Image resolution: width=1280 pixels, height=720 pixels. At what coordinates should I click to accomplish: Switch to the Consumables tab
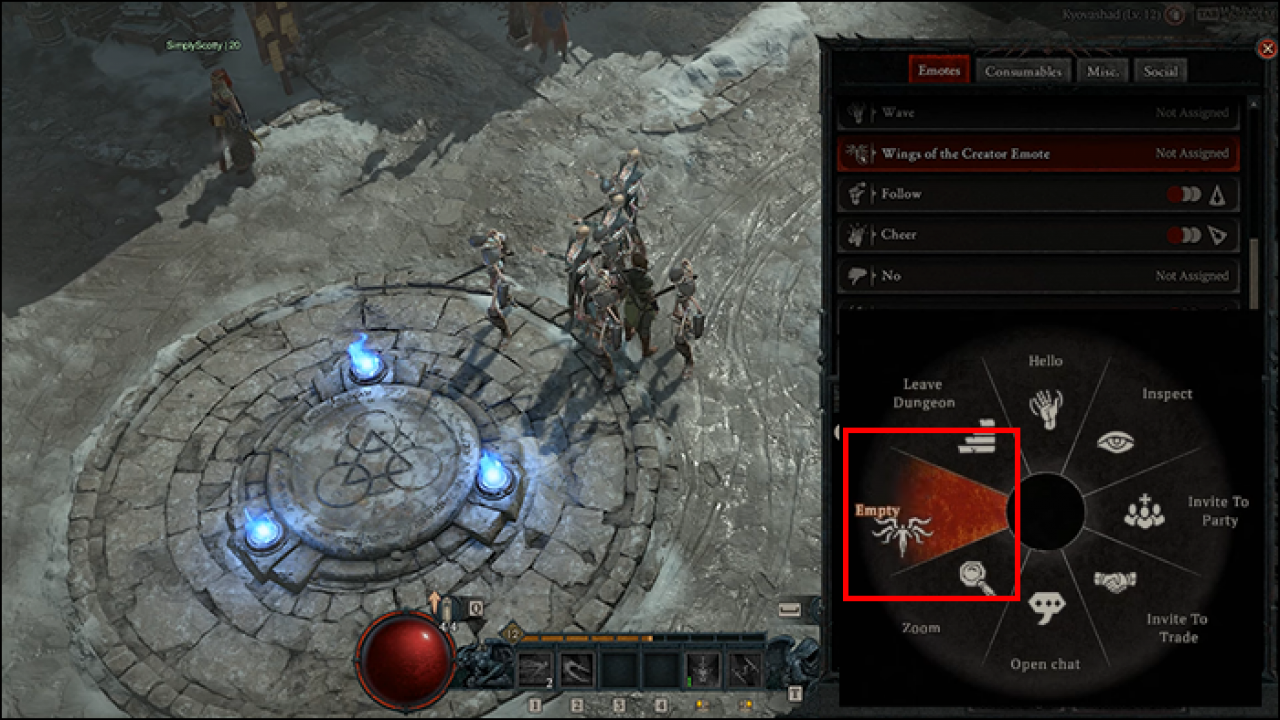point(1023,70)
